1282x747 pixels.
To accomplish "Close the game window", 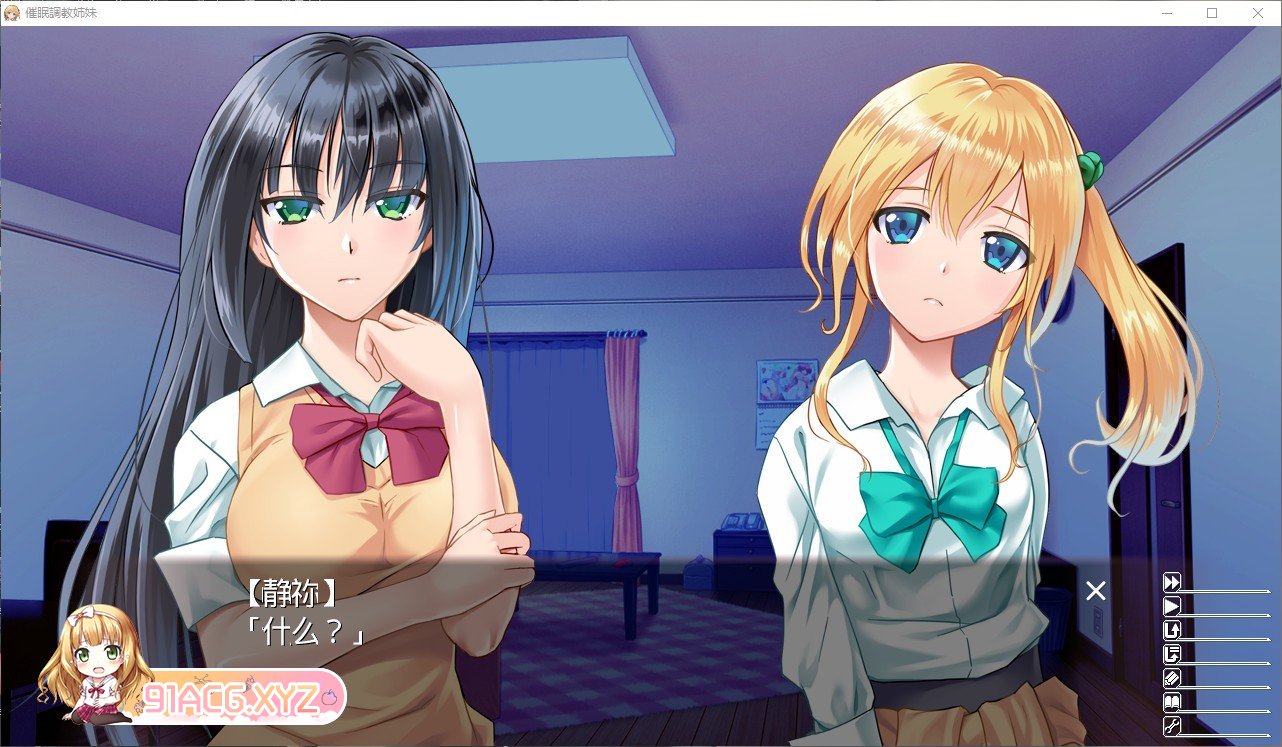I will point(1258,13).
